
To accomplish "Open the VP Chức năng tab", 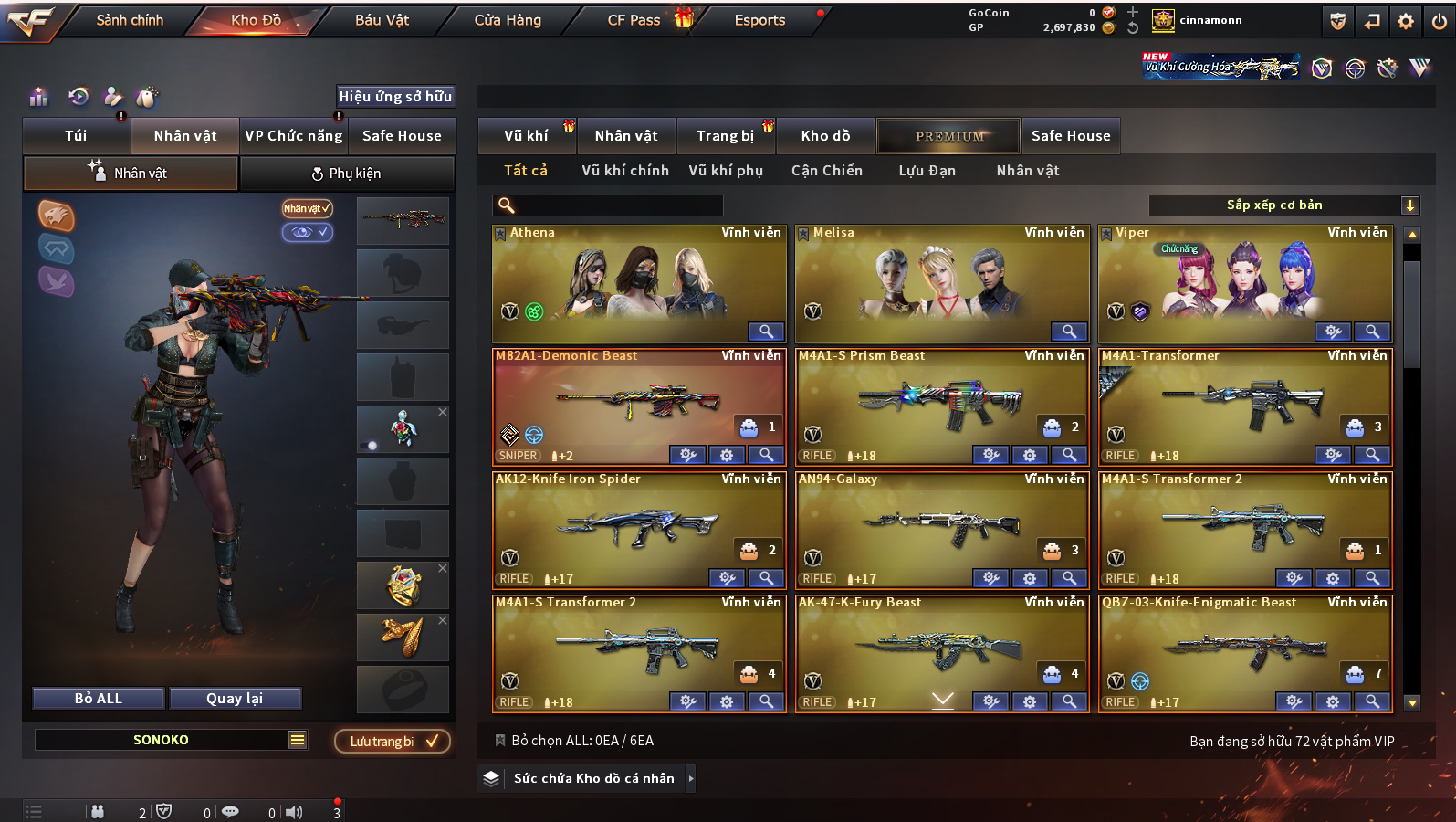I will [x=293, y=136].
